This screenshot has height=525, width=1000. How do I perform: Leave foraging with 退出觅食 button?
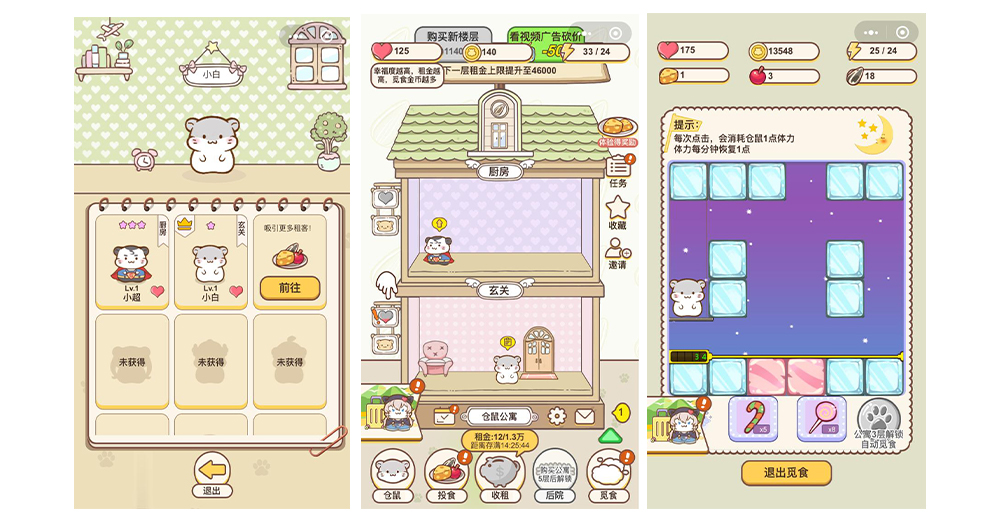(786, 473)
